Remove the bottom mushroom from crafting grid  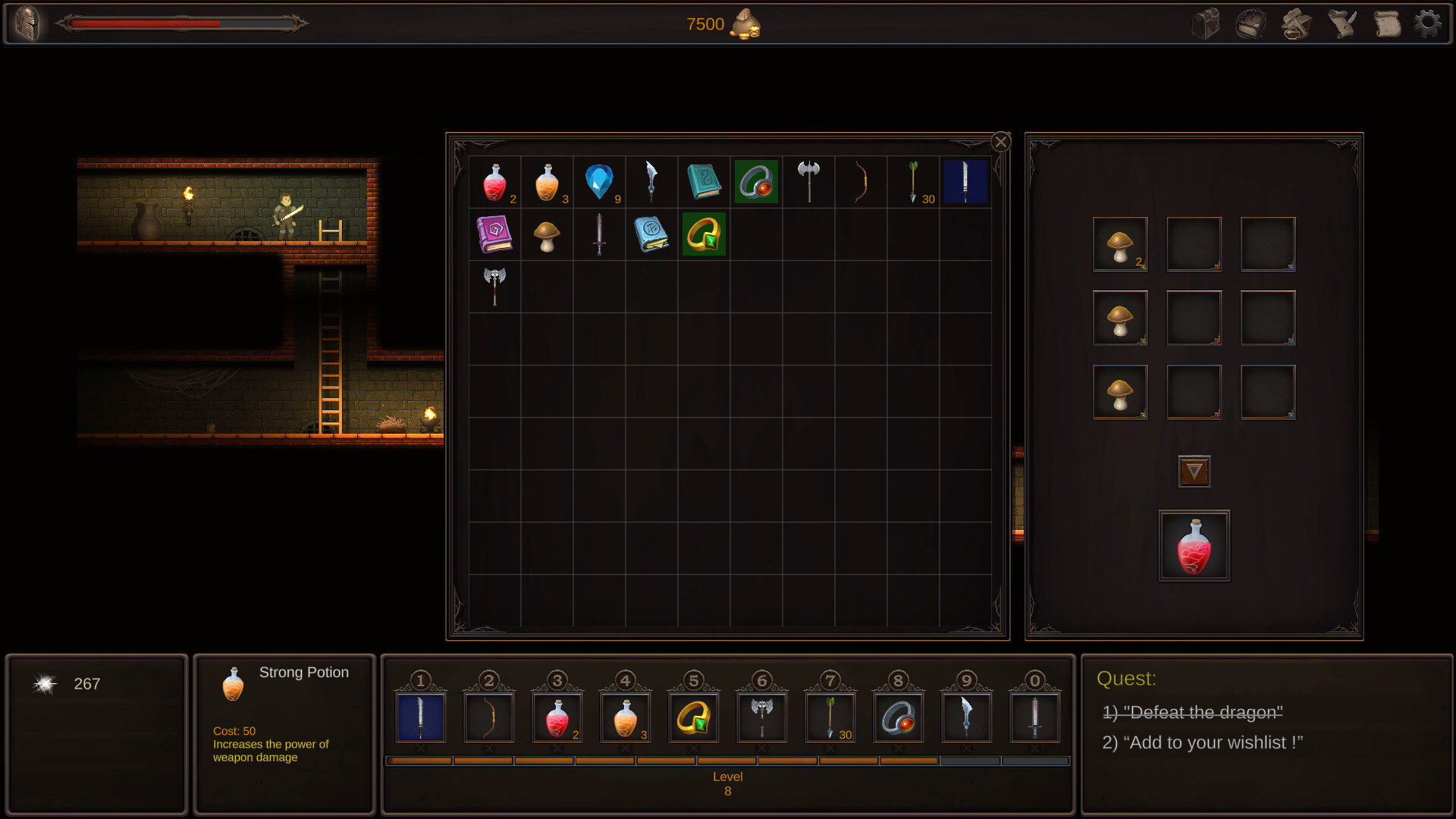[1120, 391]
